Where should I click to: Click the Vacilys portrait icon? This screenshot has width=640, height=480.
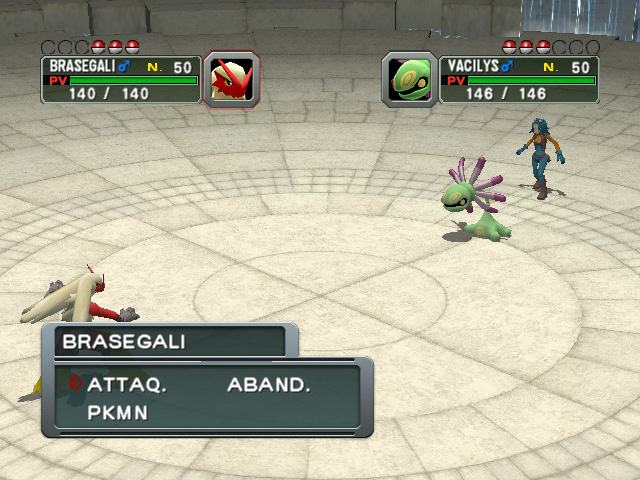pyautogui.click(x=410, y=80)
